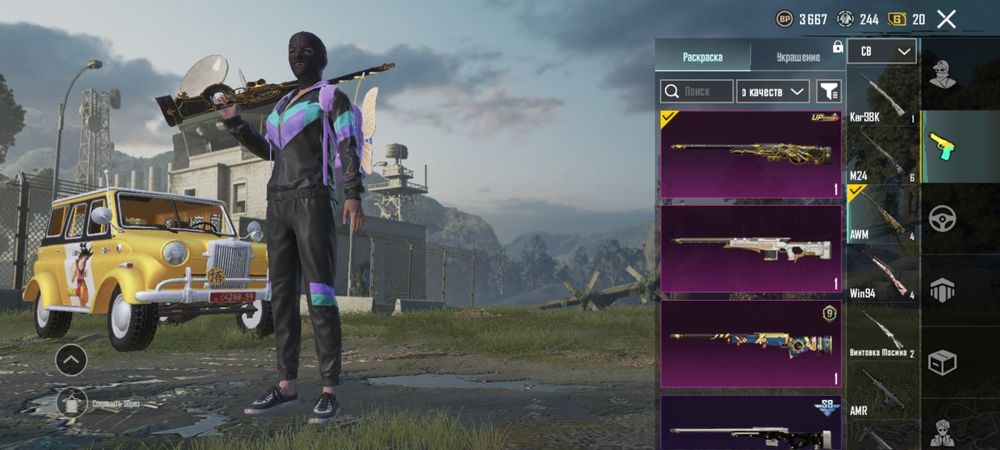Open the character outfit category
Viewport: 1000px width, 450px height.
[x=941, y=73]
